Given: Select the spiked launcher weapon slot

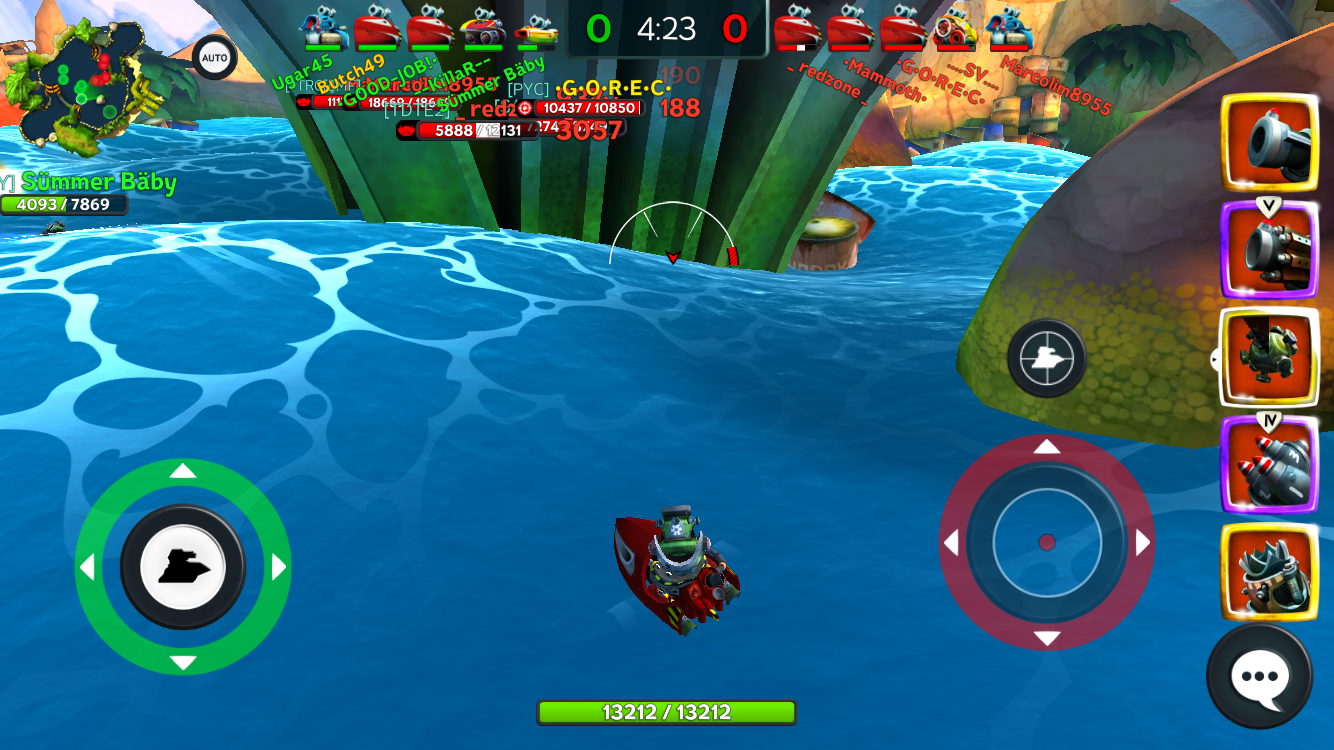Looking at the screenshot, I should [1270, 573].
